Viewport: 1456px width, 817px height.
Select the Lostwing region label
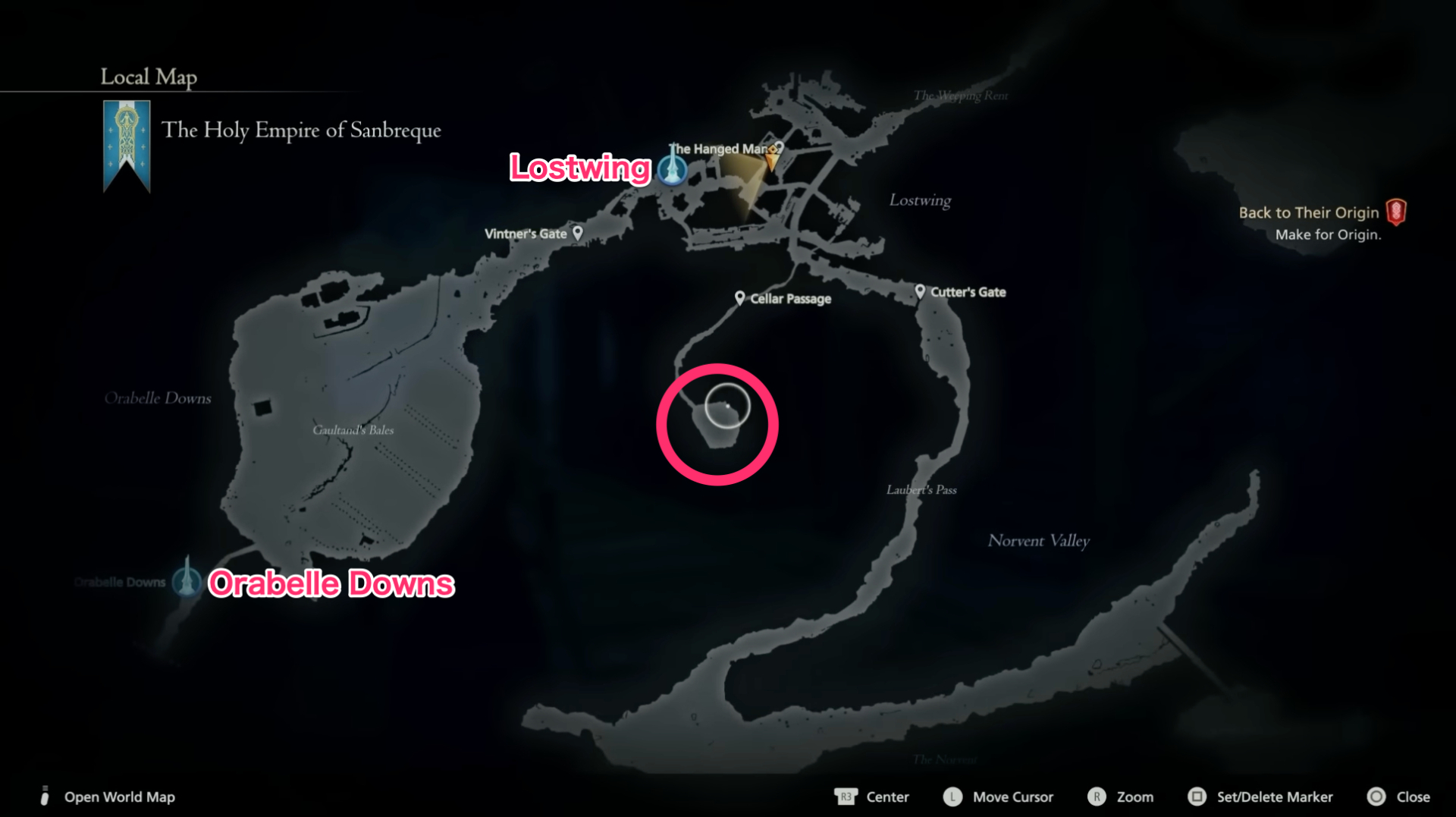919,200
